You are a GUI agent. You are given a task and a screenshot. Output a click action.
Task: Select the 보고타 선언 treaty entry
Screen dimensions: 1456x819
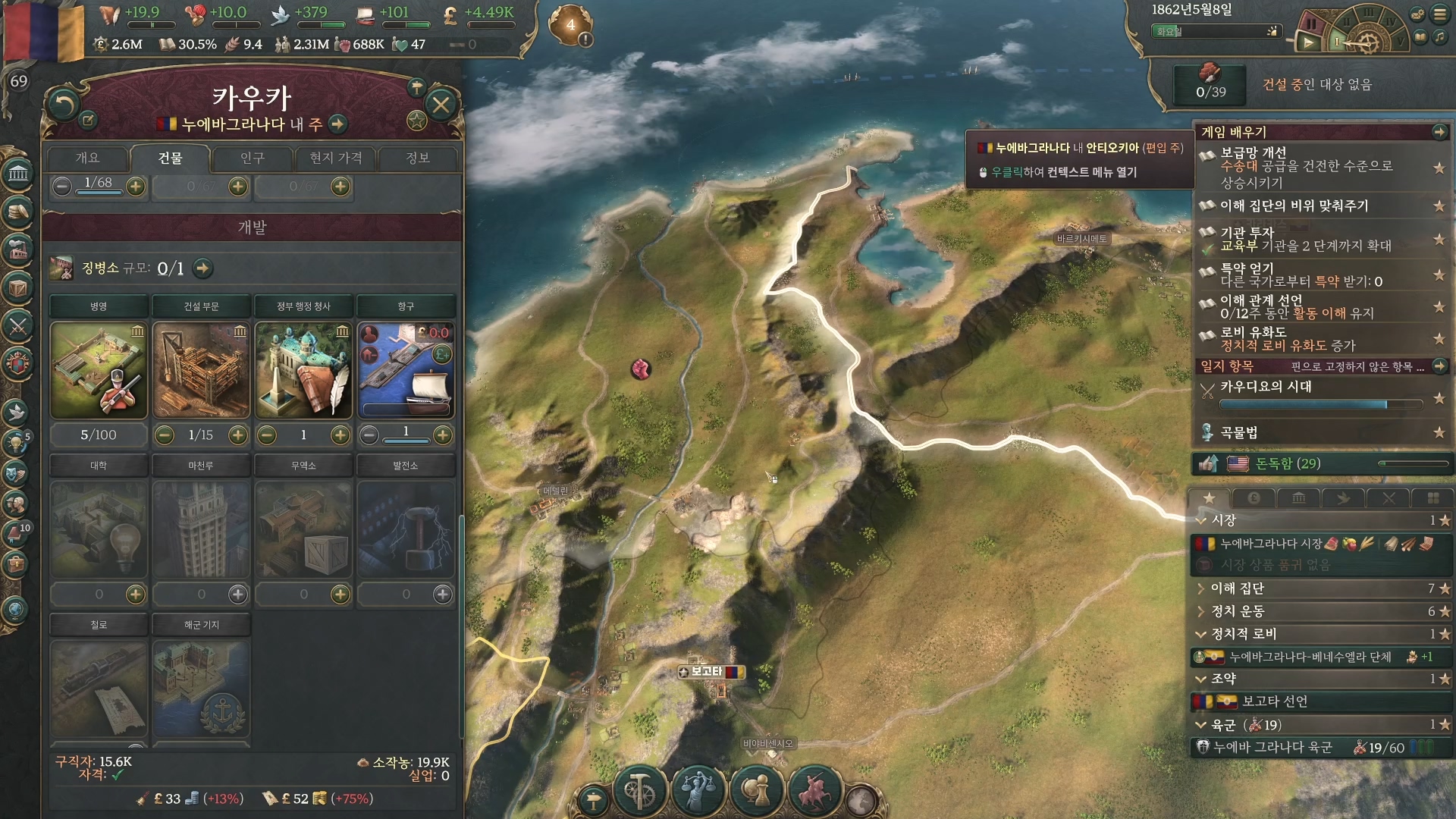point(1275,701)
